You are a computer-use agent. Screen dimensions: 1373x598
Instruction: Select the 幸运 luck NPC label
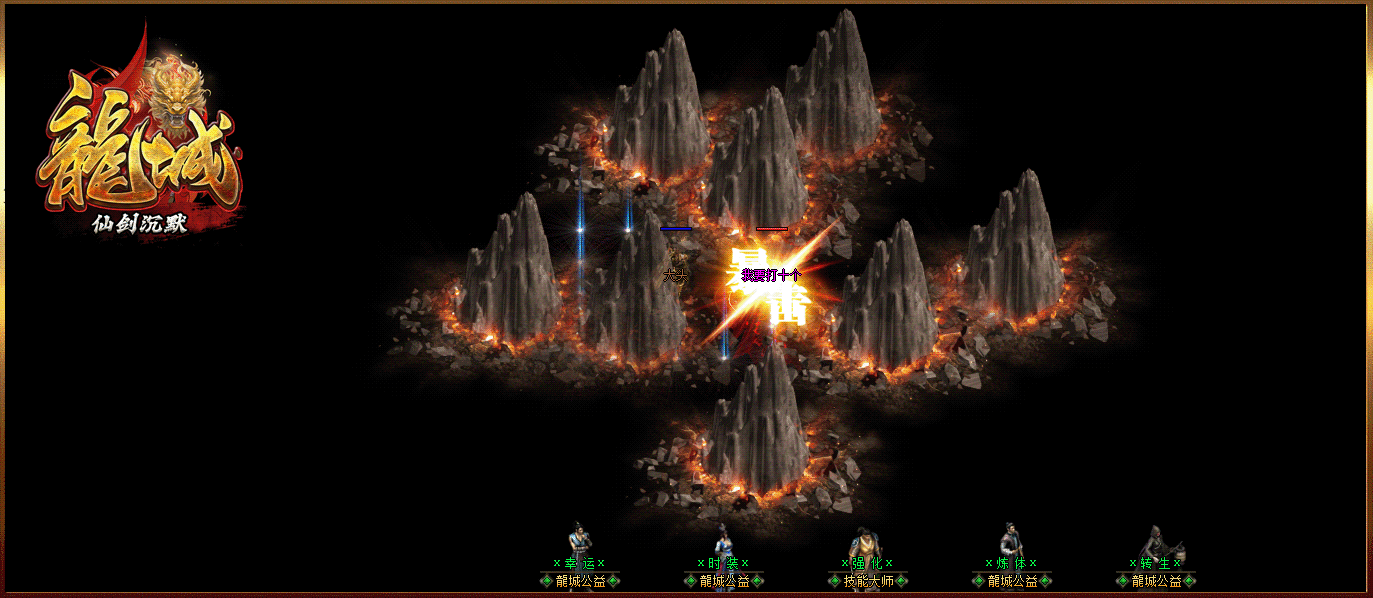click(579, 564)
